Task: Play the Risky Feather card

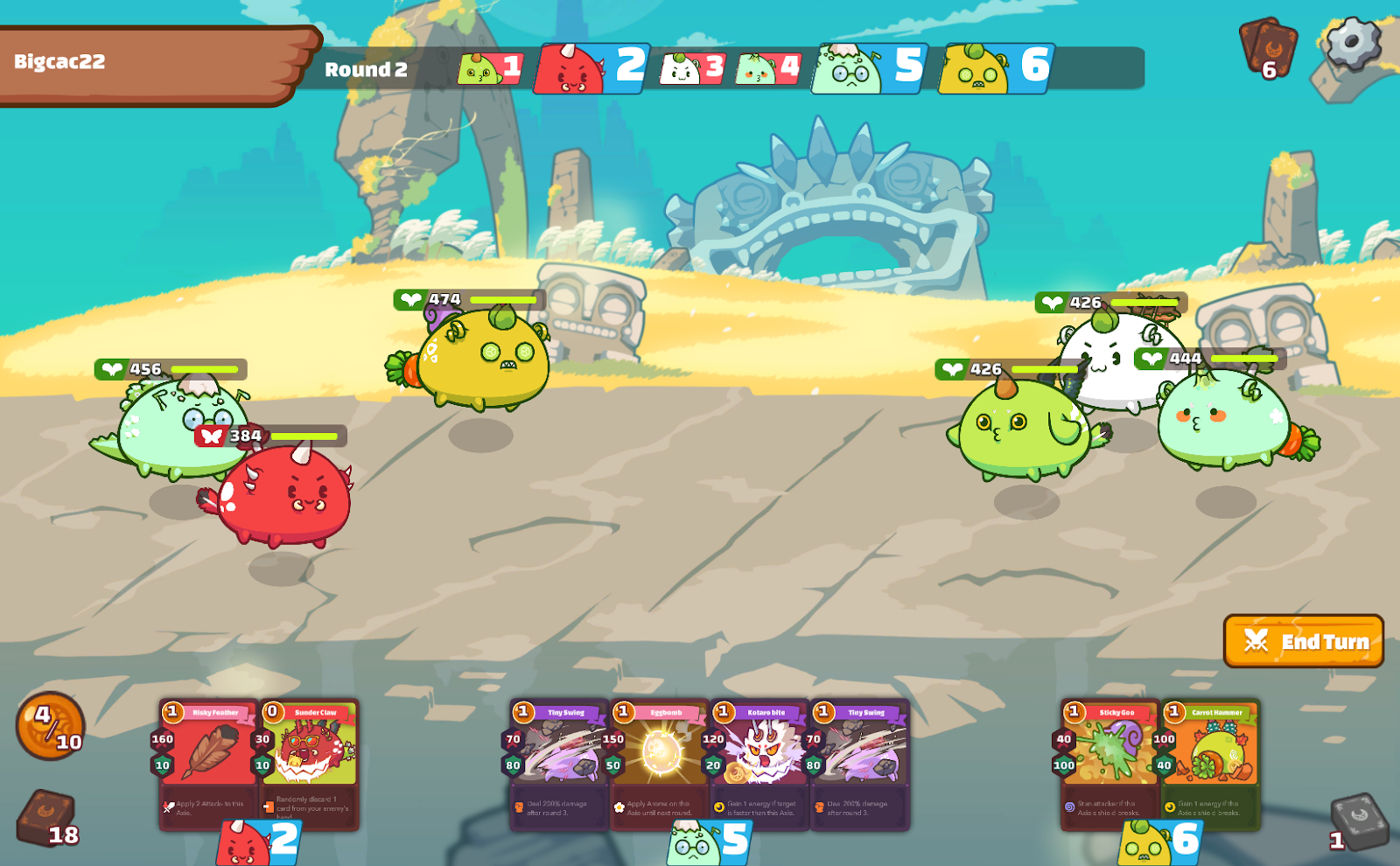Action: point(209,763)
